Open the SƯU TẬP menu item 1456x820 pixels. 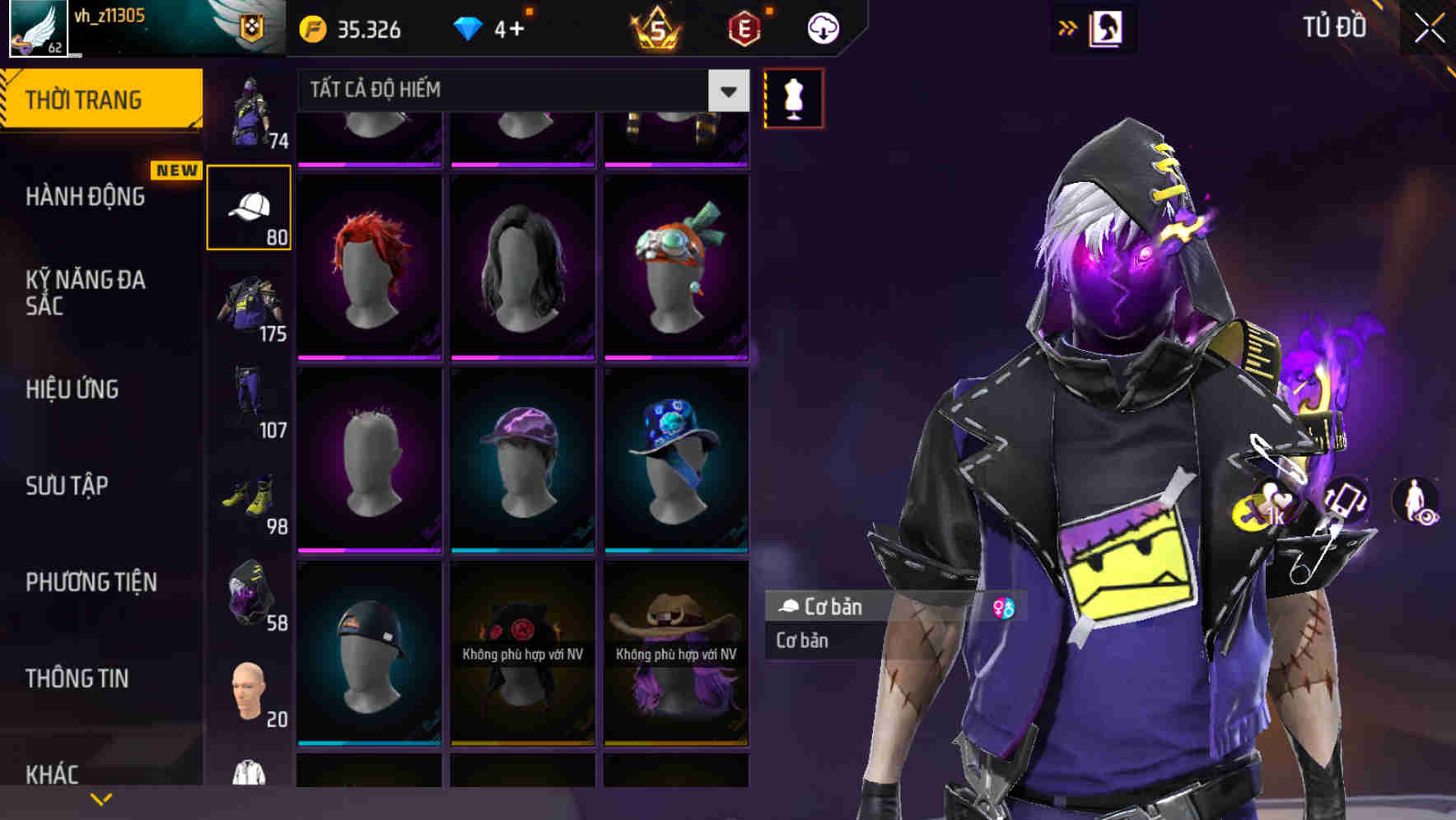[x=66, y=487]
